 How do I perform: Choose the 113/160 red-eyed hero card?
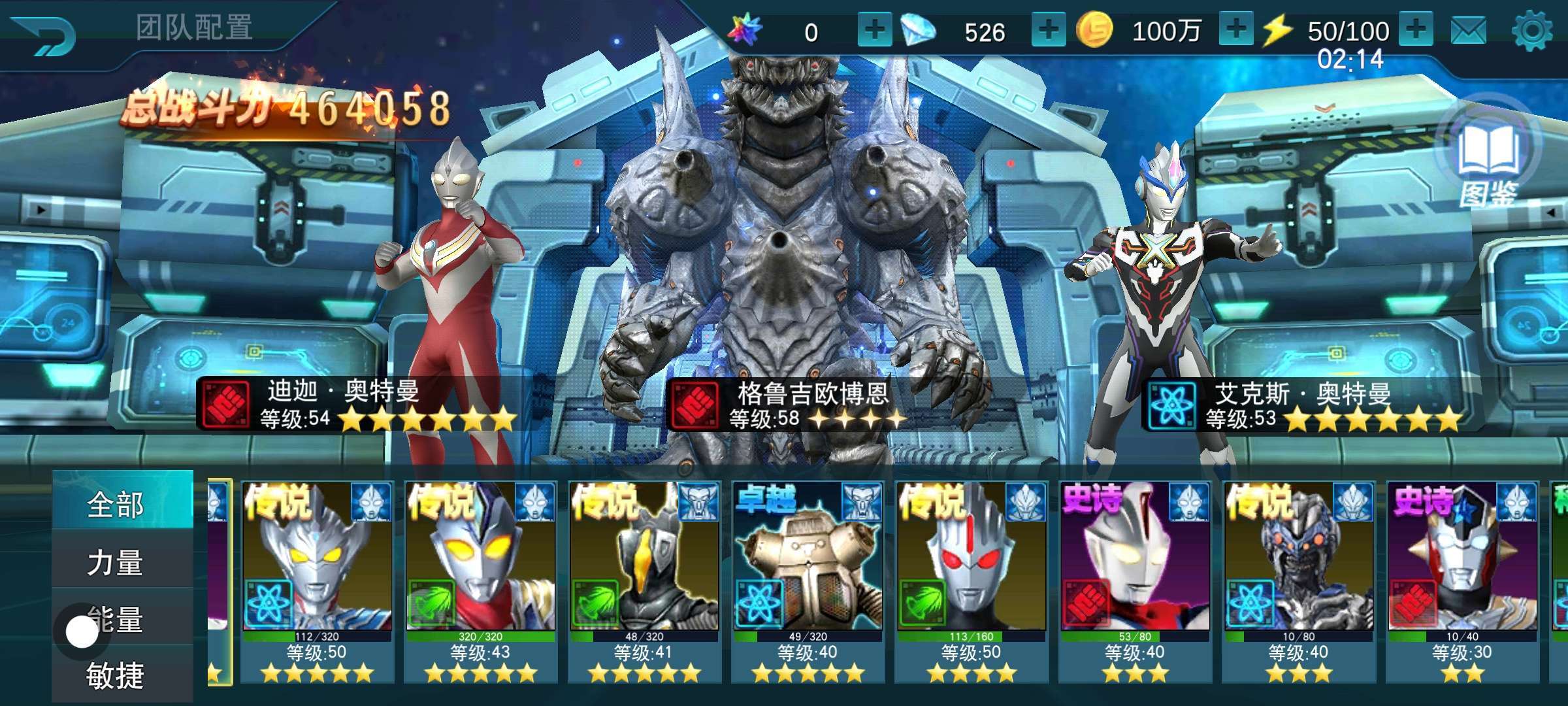coord(972,582)
